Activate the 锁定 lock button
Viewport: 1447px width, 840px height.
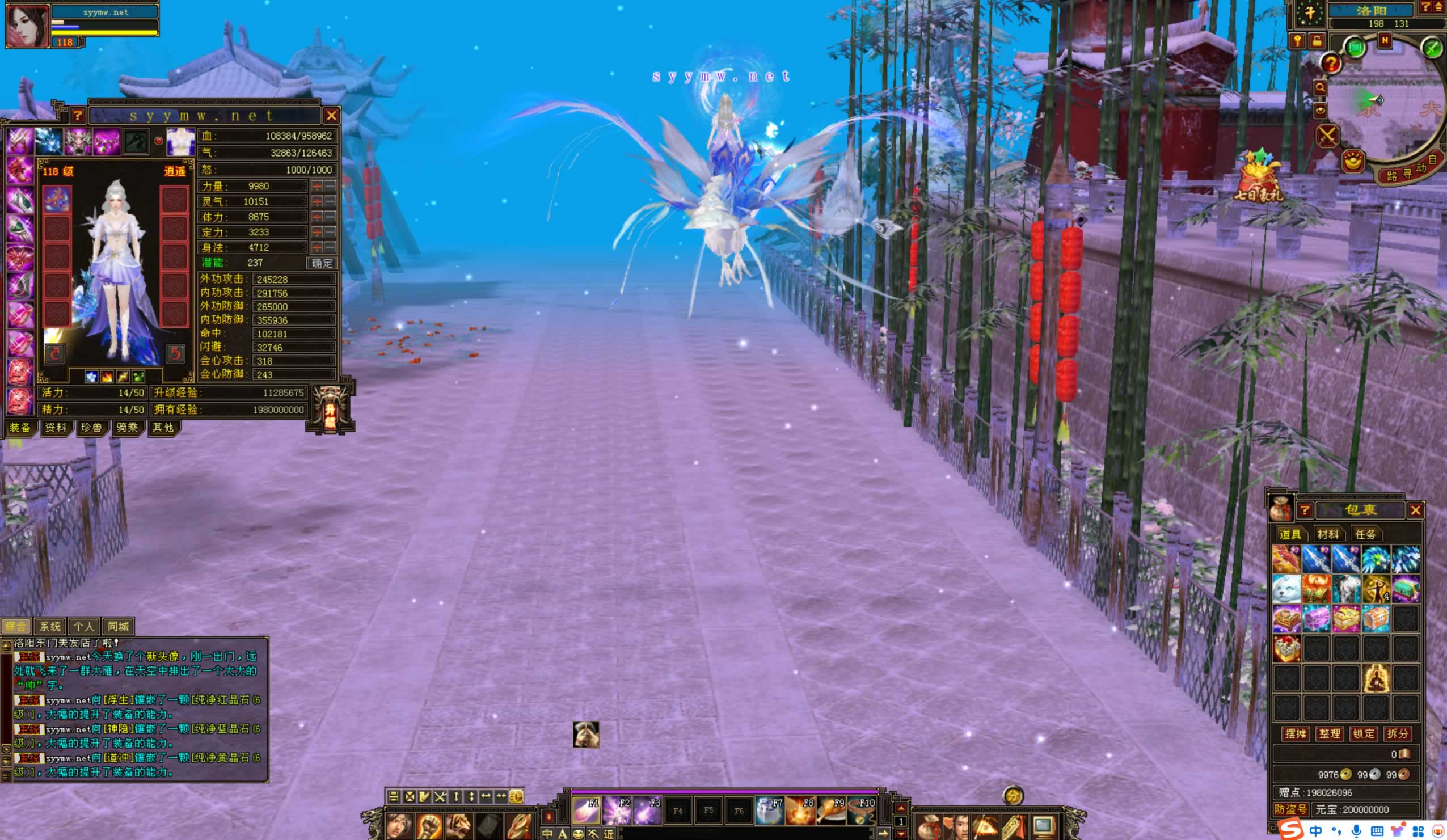coord(1364,734)
